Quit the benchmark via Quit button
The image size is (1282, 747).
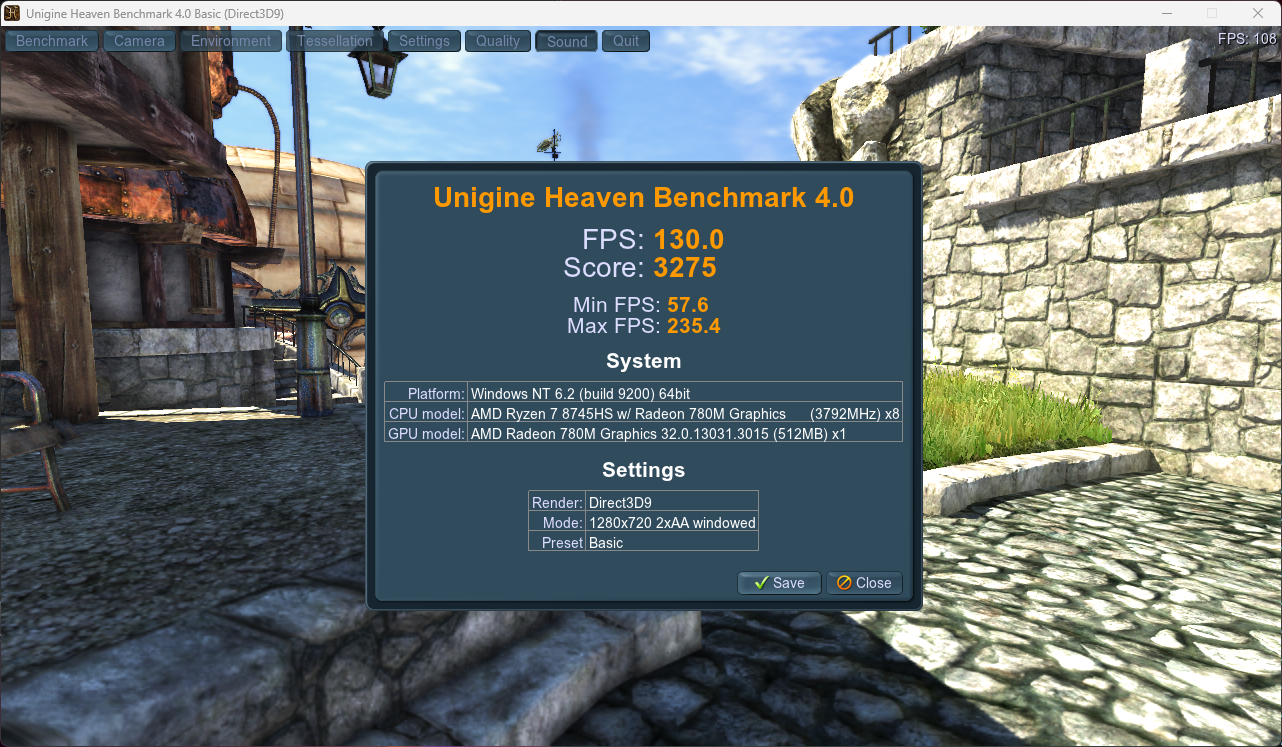[626, 41]
